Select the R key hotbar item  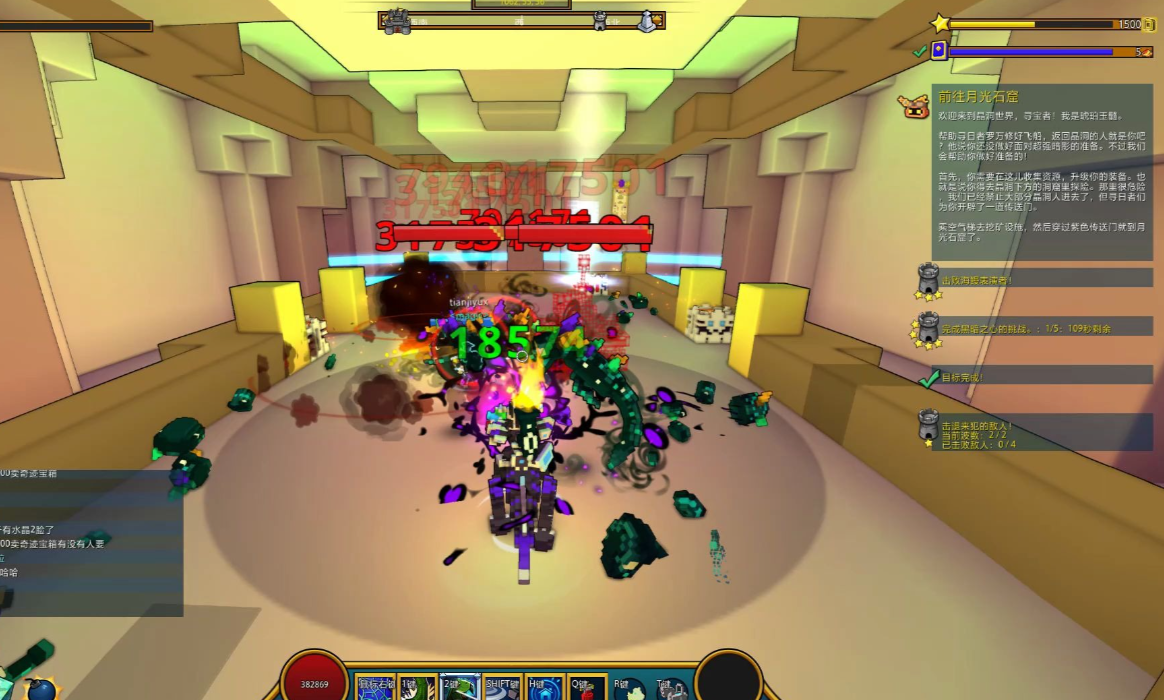(629, 688)
